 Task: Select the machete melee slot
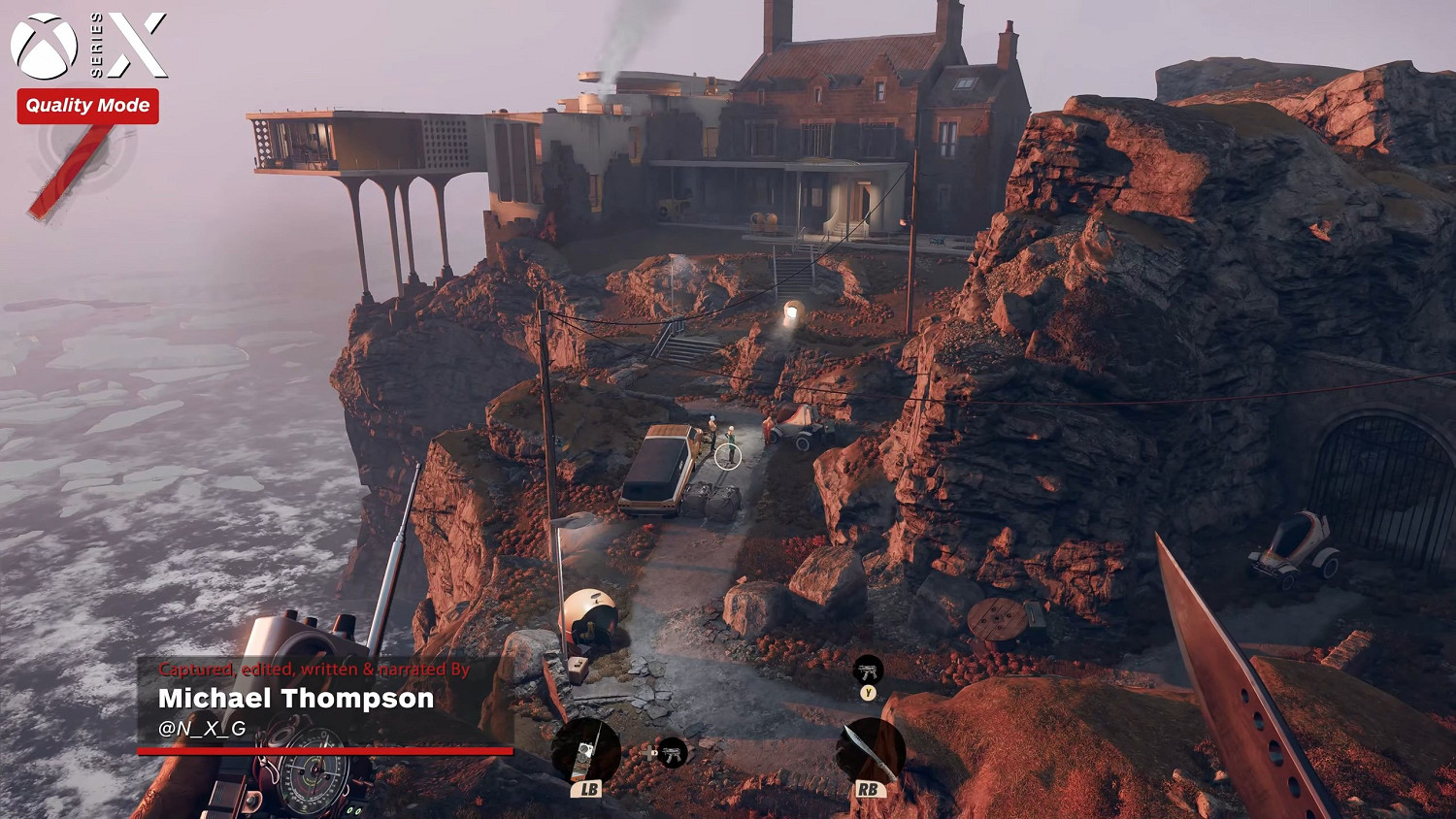click(870, 751)
